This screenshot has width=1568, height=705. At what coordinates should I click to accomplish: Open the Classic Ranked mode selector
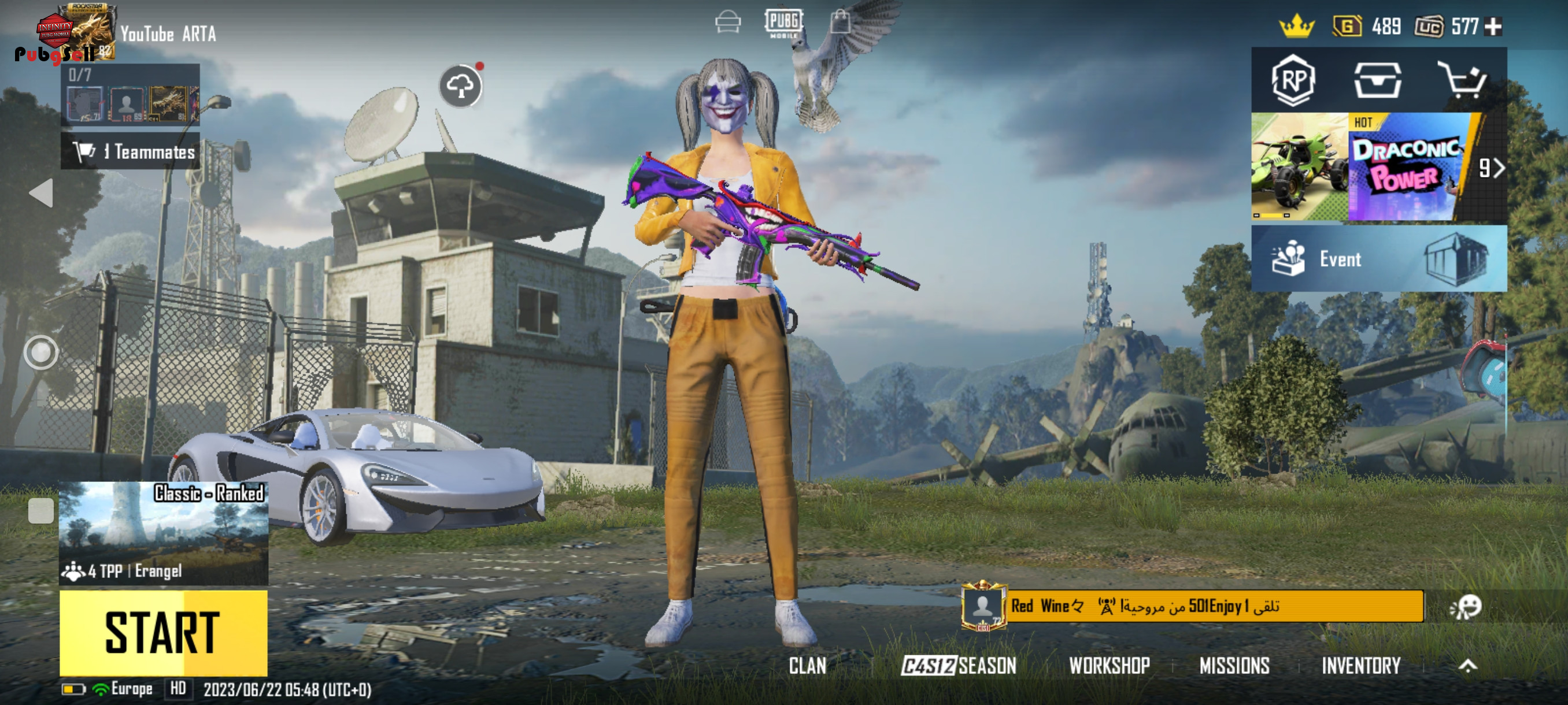click(x=163, y=533)
